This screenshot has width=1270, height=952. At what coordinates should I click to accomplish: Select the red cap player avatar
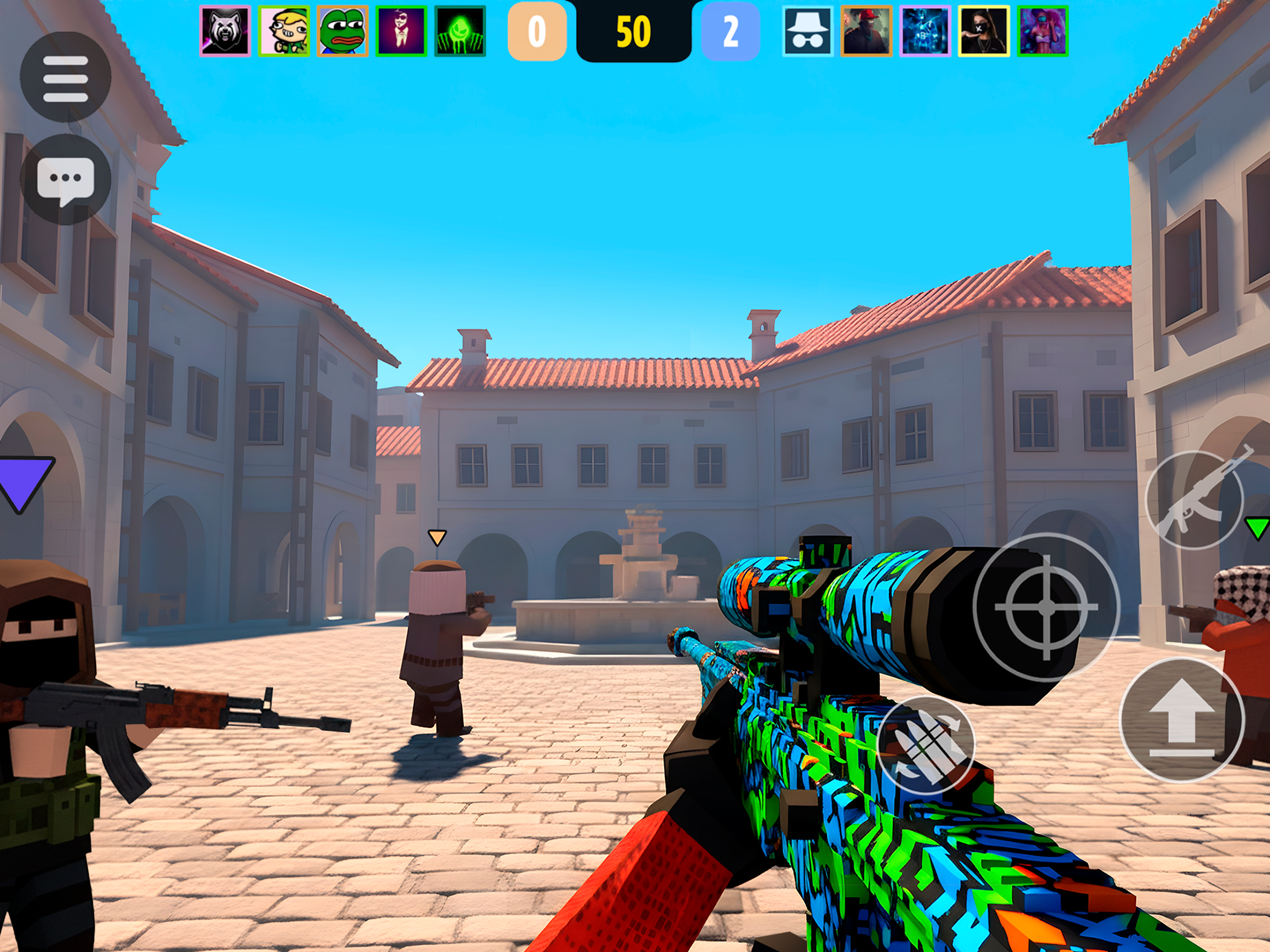tap(866, 31)
